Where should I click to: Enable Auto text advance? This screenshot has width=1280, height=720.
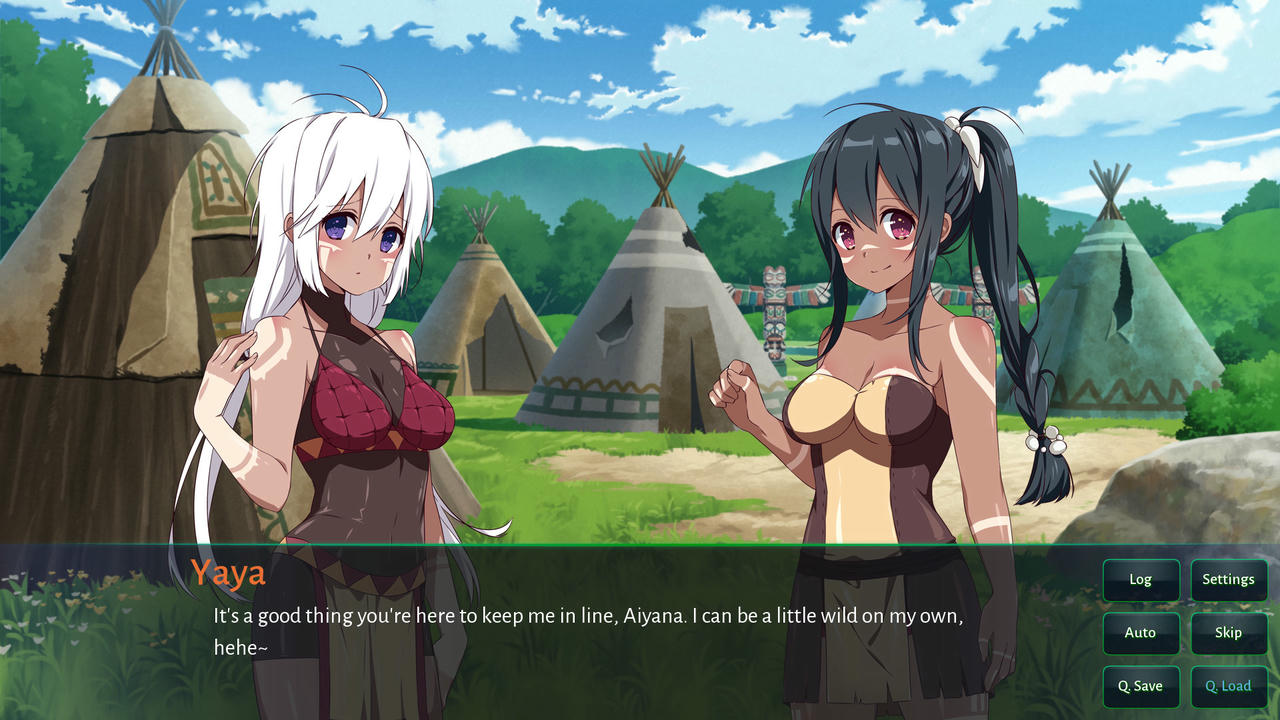click(x=1140, y=633)
